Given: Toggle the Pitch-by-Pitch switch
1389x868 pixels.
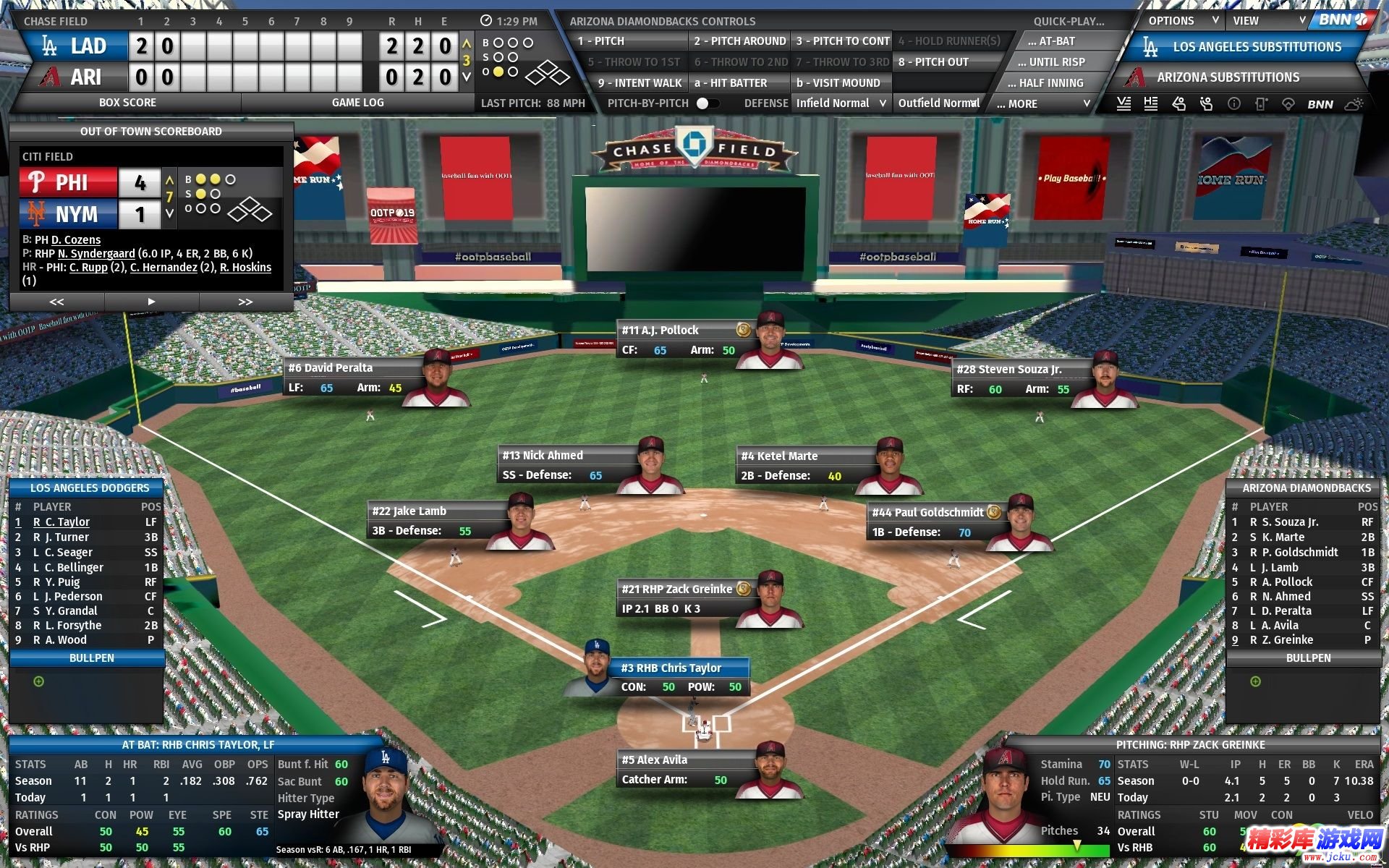Looking at the screenshot, I should pyautogui.click(x=707, y=103).
